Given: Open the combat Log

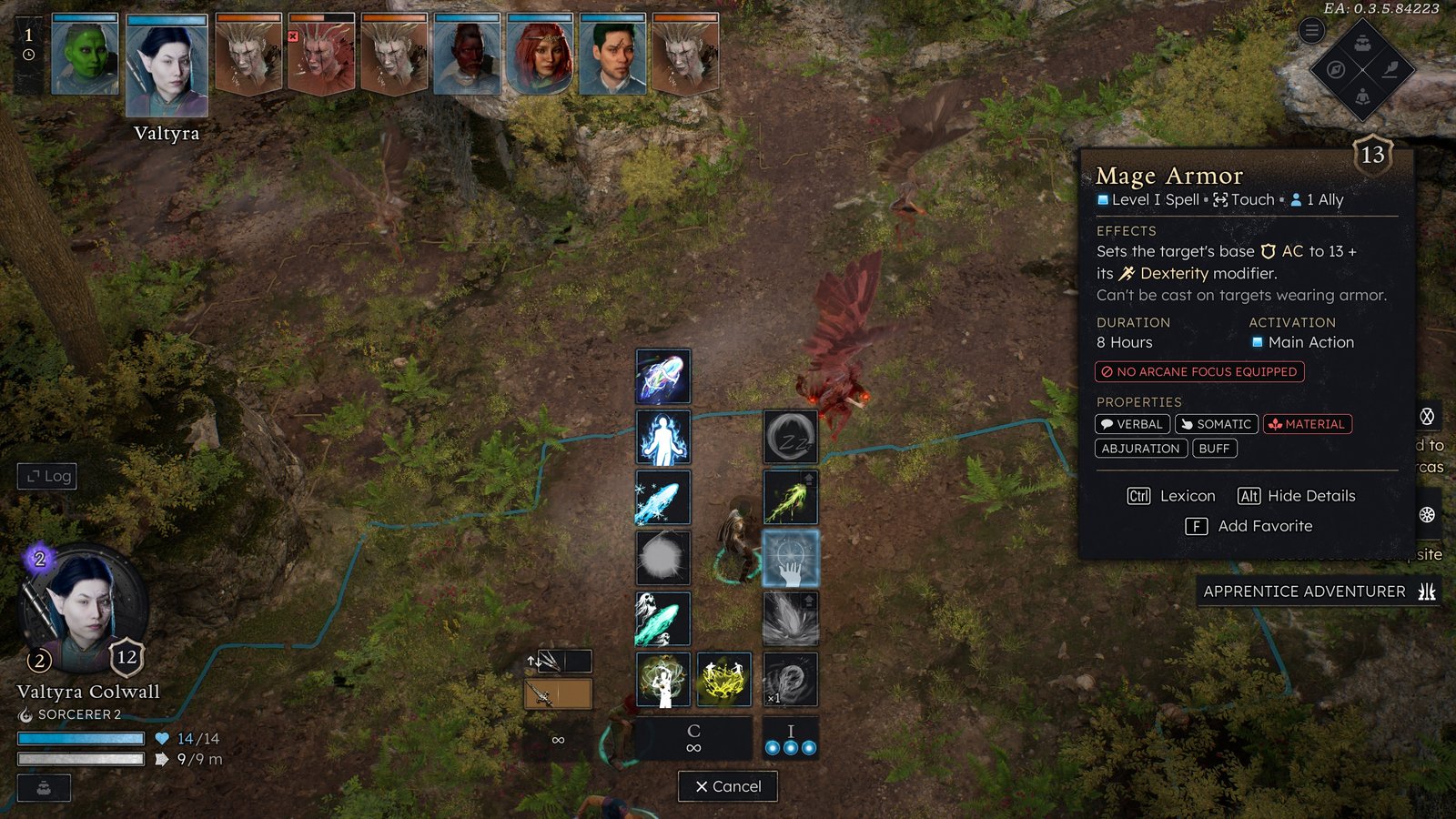Looking at the screenshot, I should pyautogui.click(x=47, y=476).
